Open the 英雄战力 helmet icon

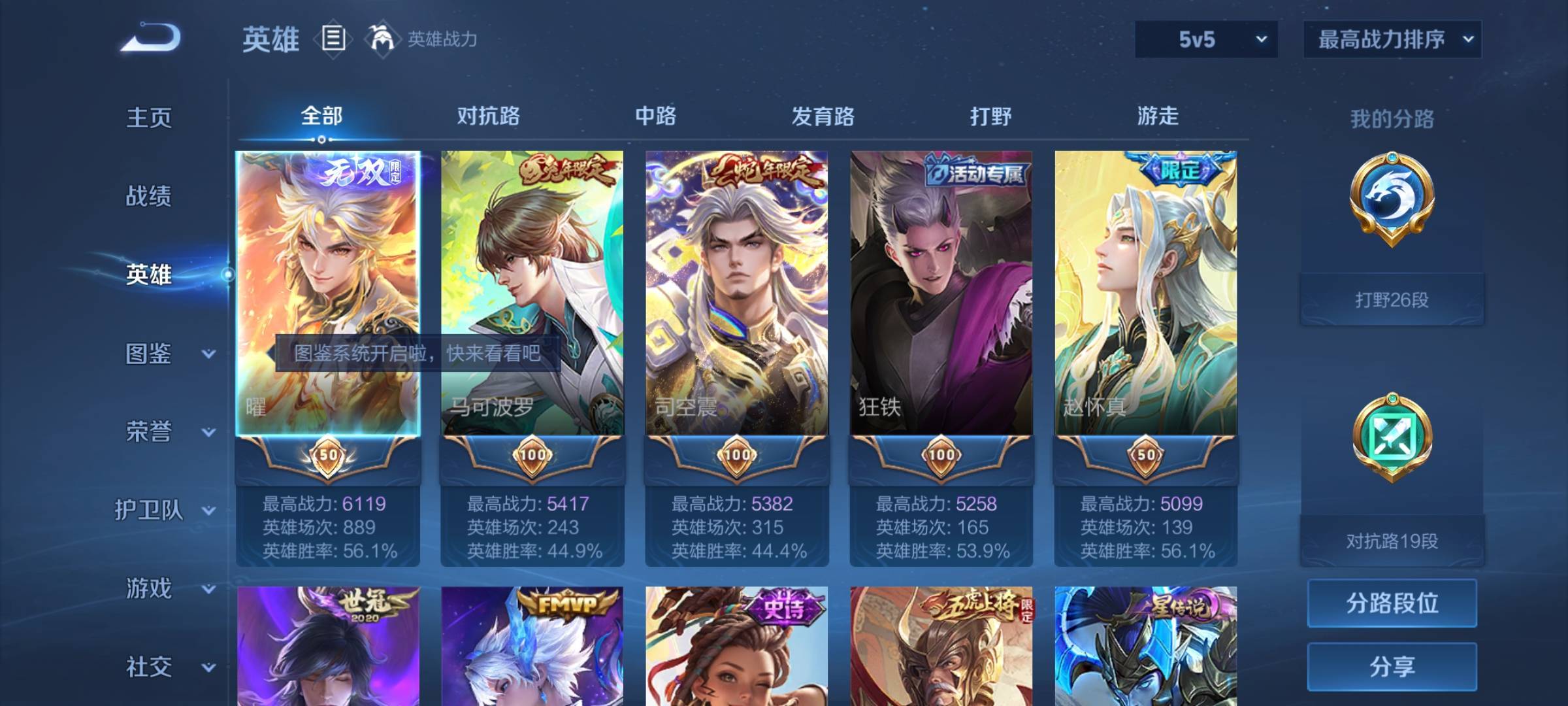point(382,39)
